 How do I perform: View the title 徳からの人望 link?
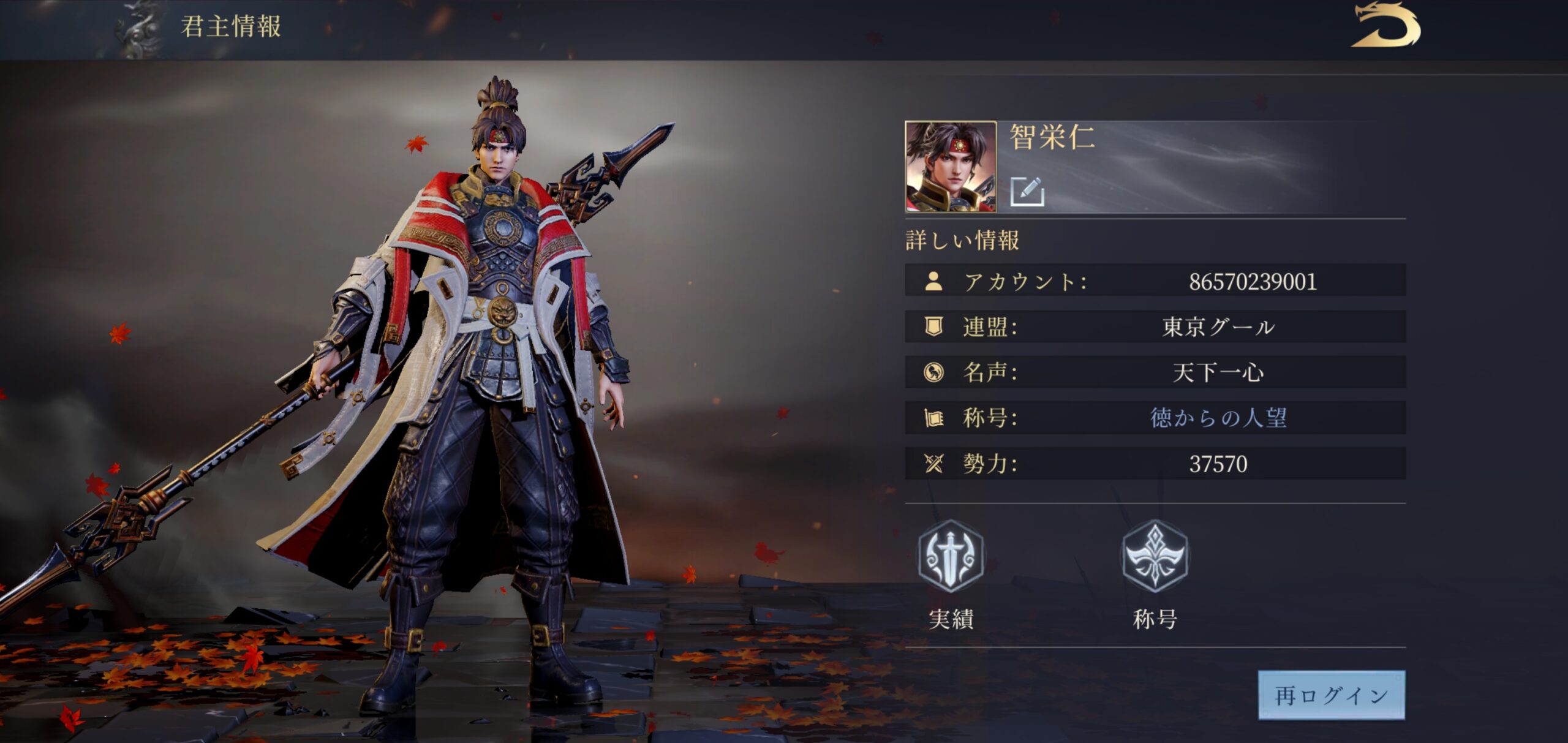[1218, 418]
